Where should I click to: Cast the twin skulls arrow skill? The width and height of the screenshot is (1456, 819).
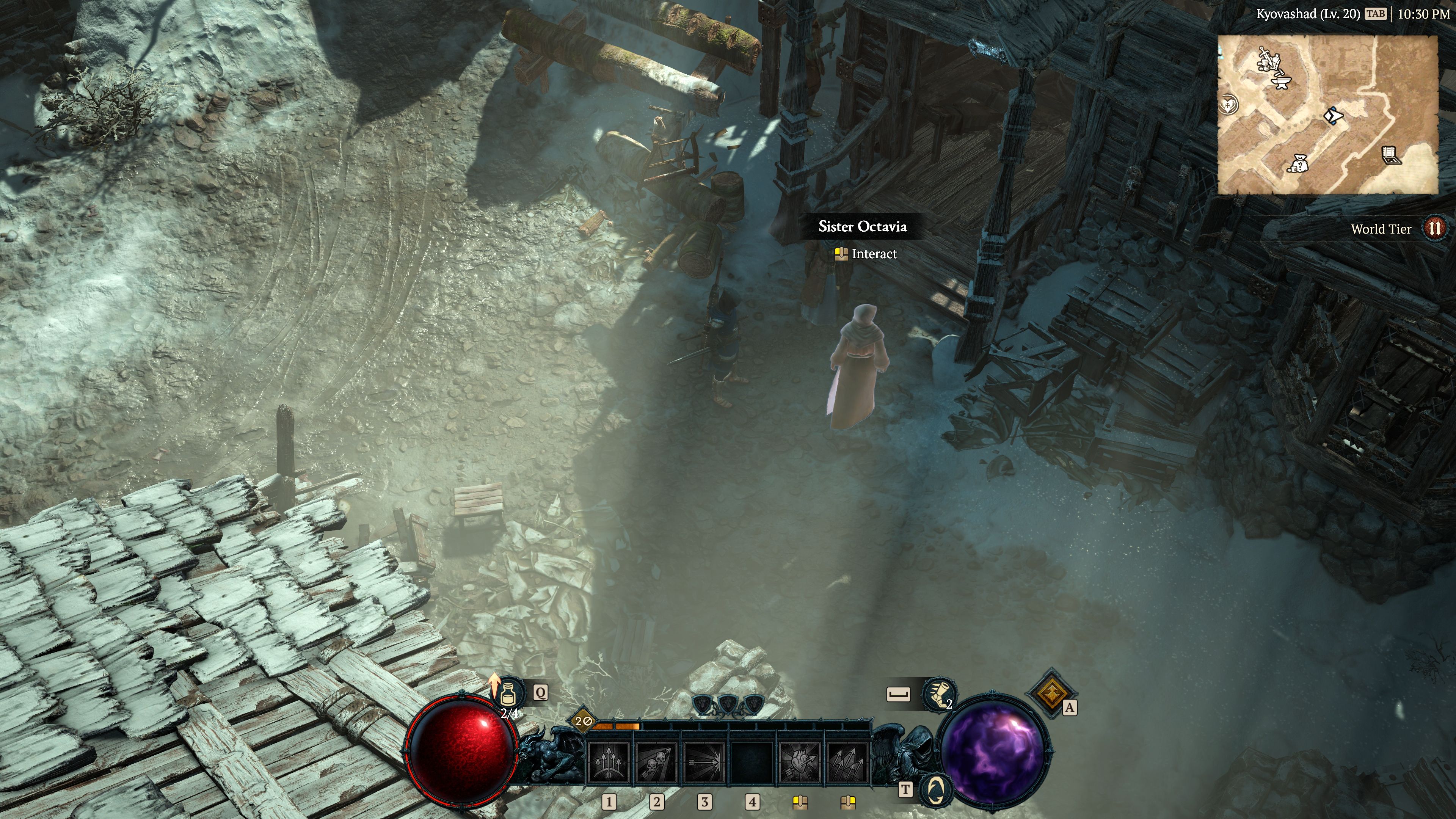[x=656, y=763]
